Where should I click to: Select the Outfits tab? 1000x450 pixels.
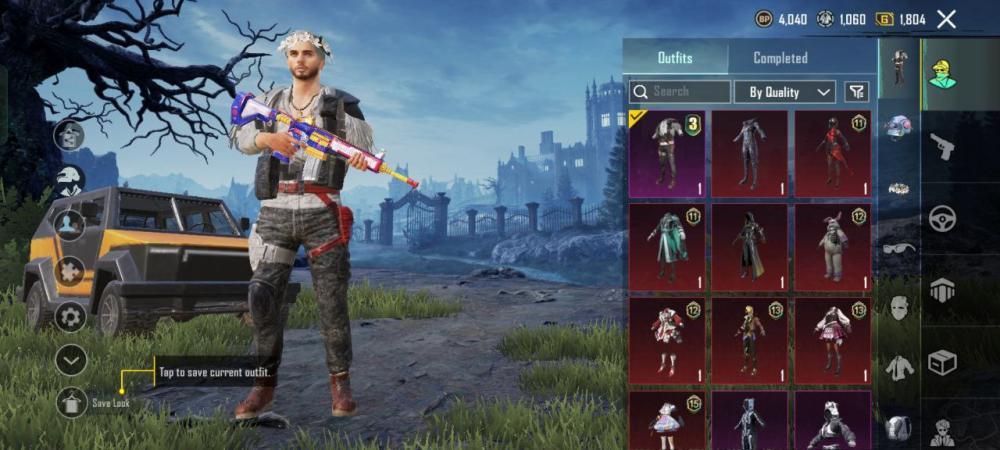675,58
